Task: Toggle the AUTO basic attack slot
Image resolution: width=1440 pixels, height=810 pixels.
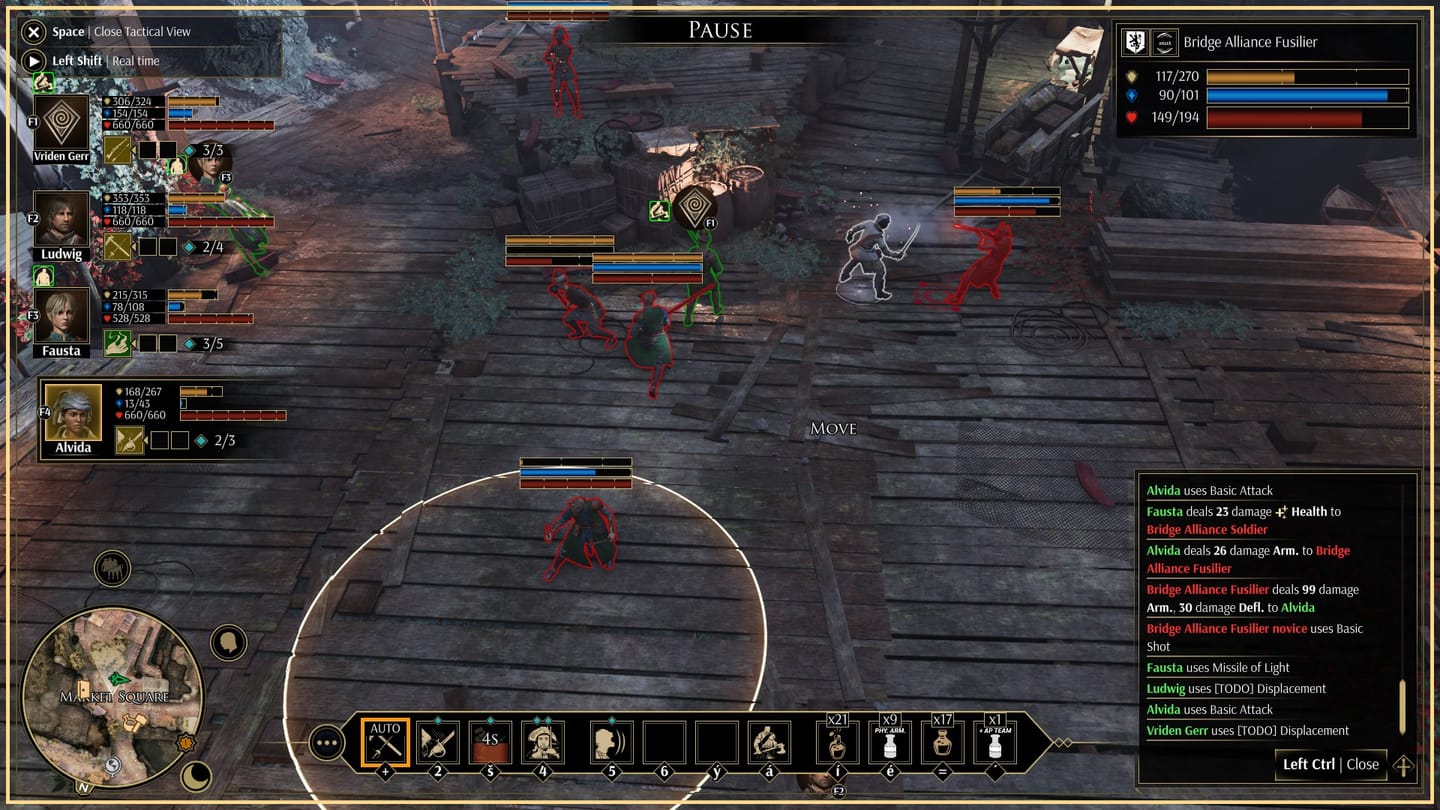Action: tap(385, 743)
